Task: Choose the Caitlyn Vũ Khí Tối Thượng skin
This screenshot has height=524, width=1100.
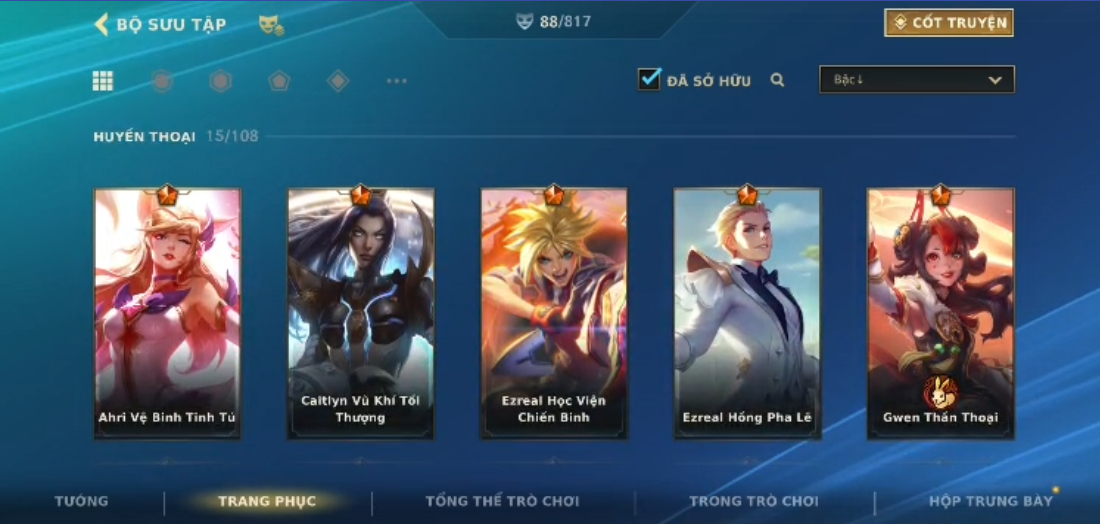Action: coord(360,312)
